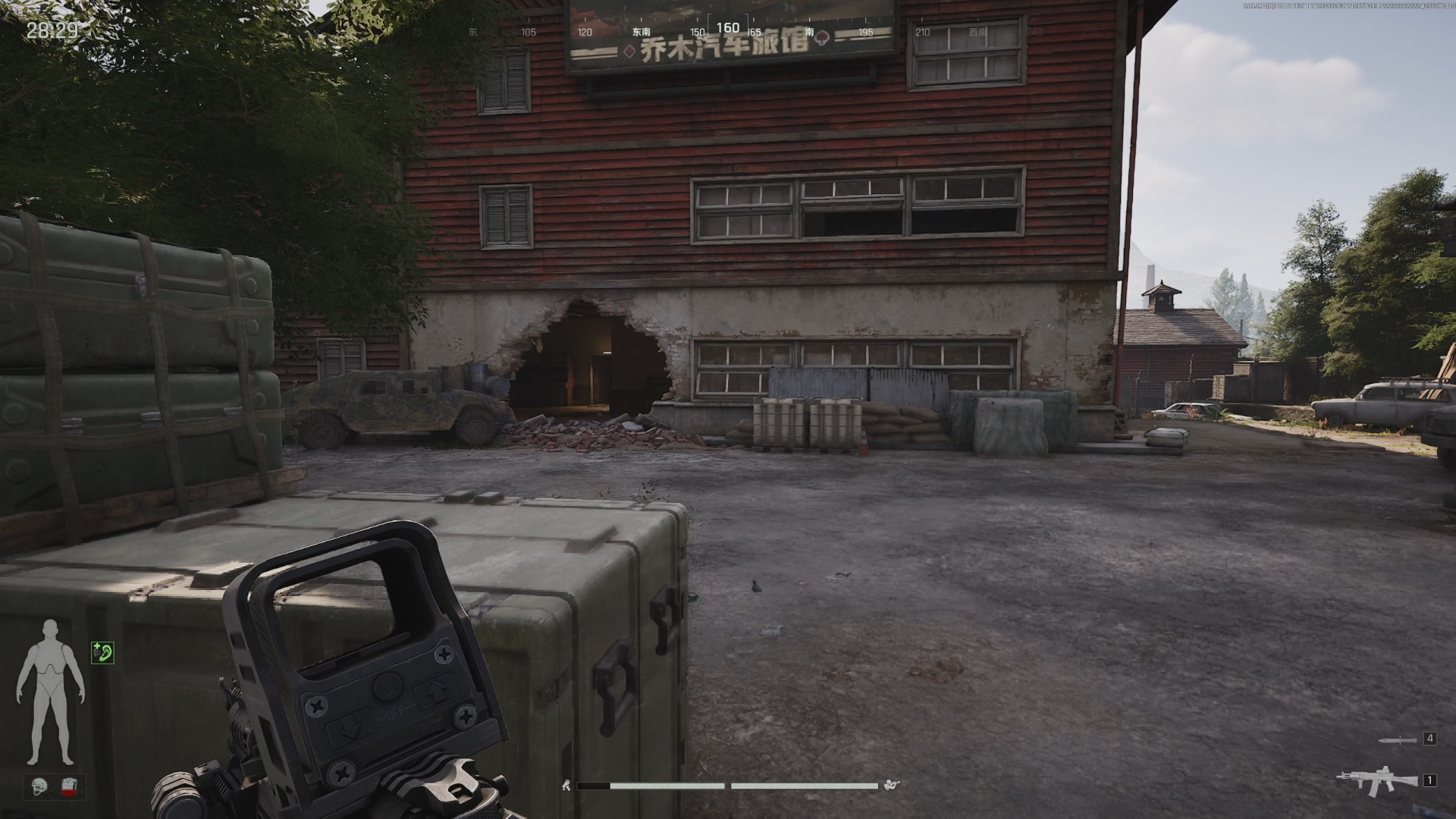Switch to the combat knife slot
The width and height of the screenshot is (1456, 819).
point(1398,739)
